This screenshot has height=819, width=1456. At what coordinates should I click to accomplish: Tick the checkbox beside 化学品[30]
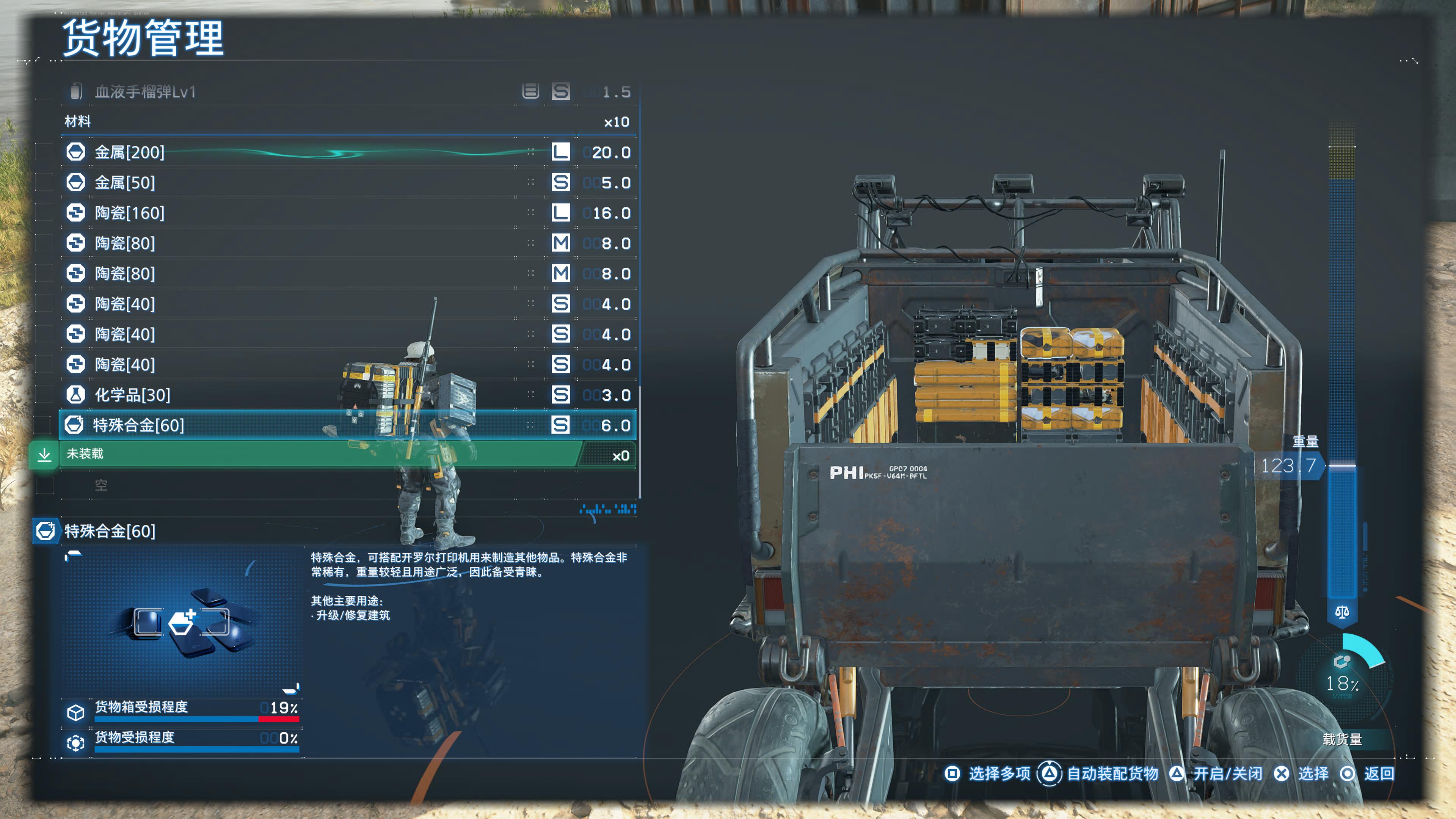pyautogui.click(x=45, y=394)
